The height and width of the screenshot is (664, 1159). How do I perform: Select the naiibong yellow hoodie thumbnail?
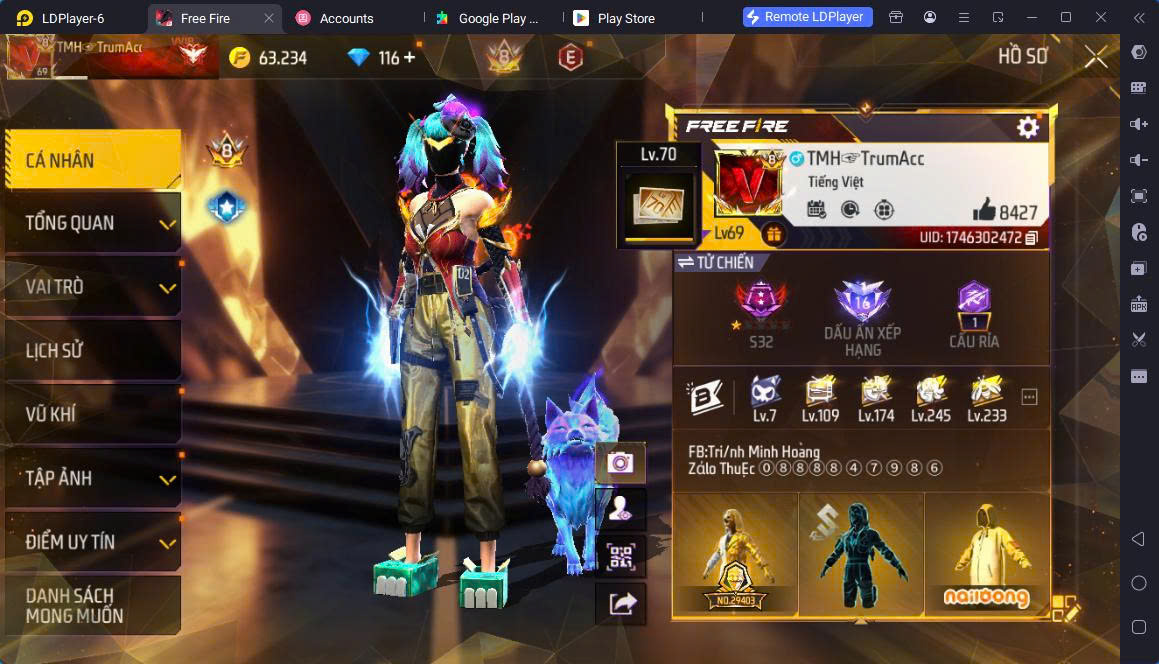pyautogui.click(x=986, y=553)
